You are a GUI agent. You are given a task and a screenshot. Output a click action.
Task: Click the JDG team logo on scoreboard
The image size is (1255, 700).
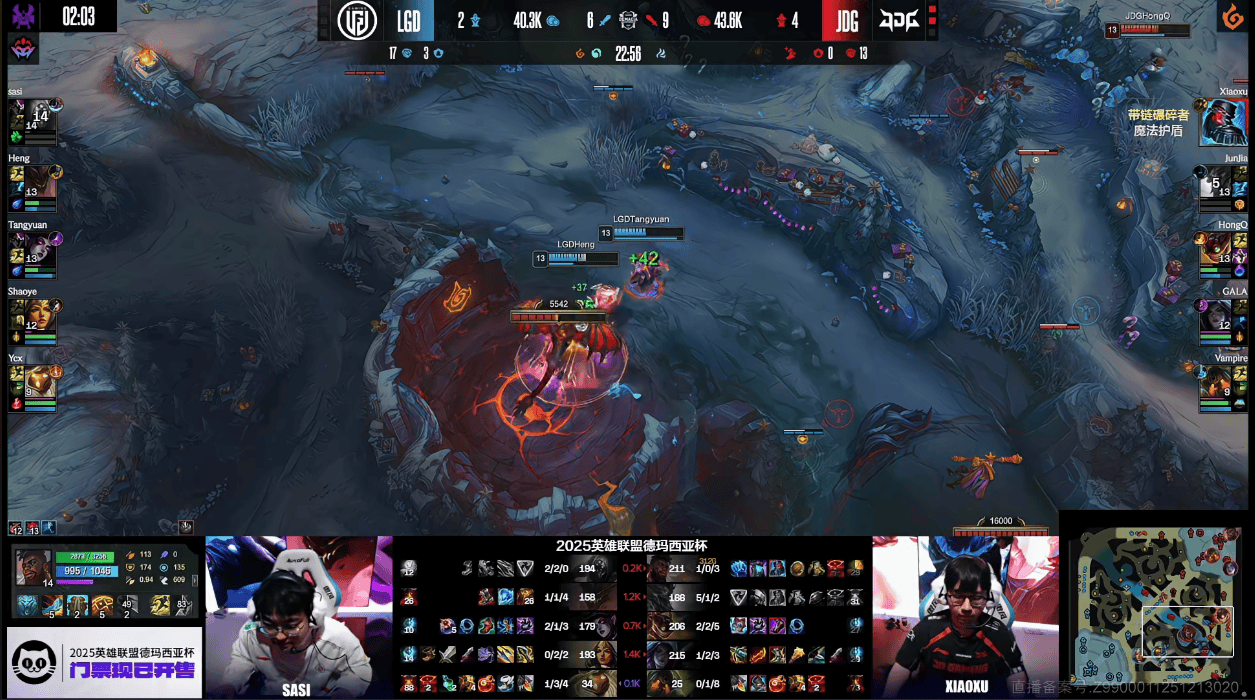[x=899, y=21]
